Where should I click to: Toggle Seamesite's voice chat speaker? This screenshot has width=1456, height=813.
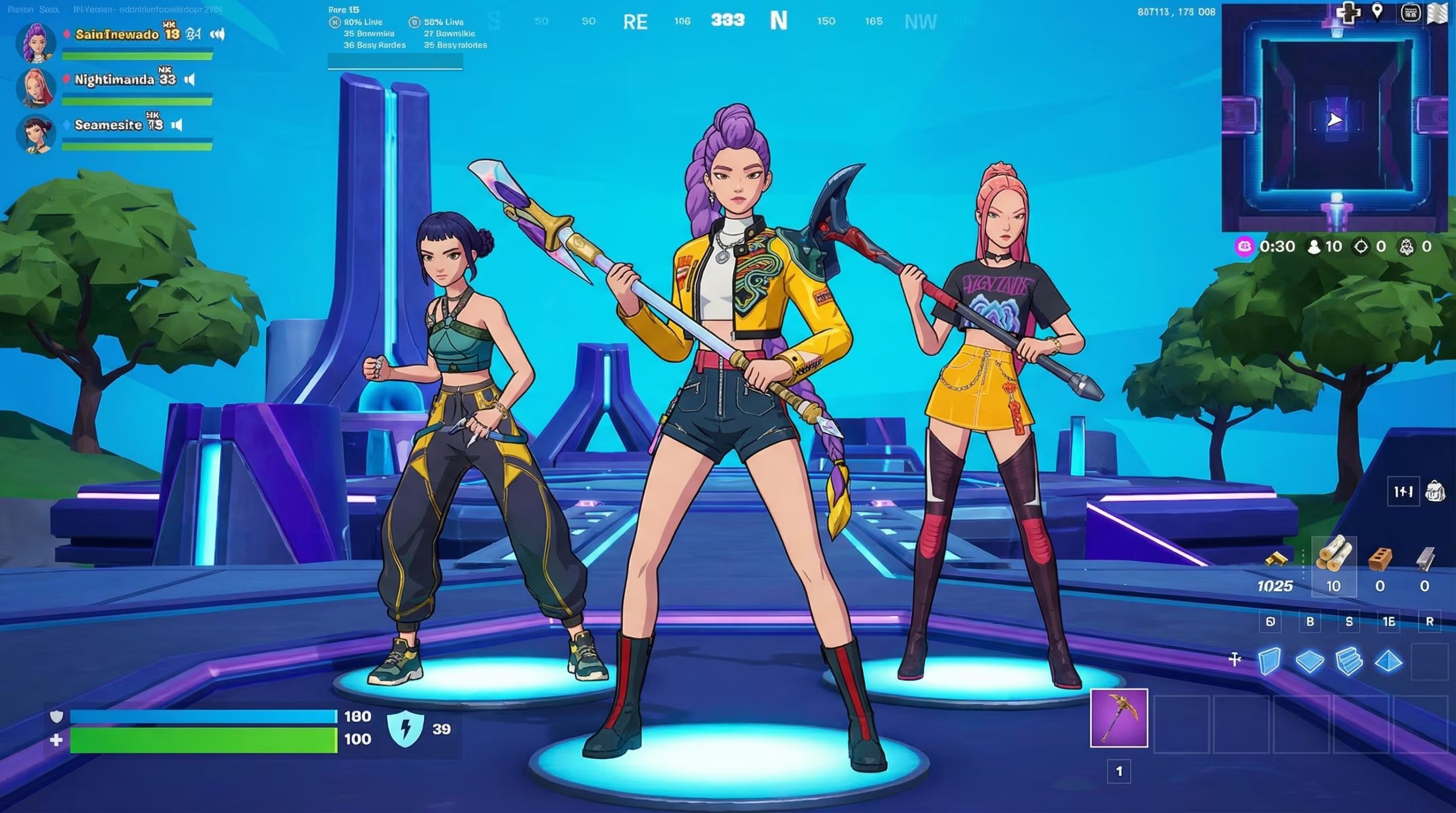(177, 125)
